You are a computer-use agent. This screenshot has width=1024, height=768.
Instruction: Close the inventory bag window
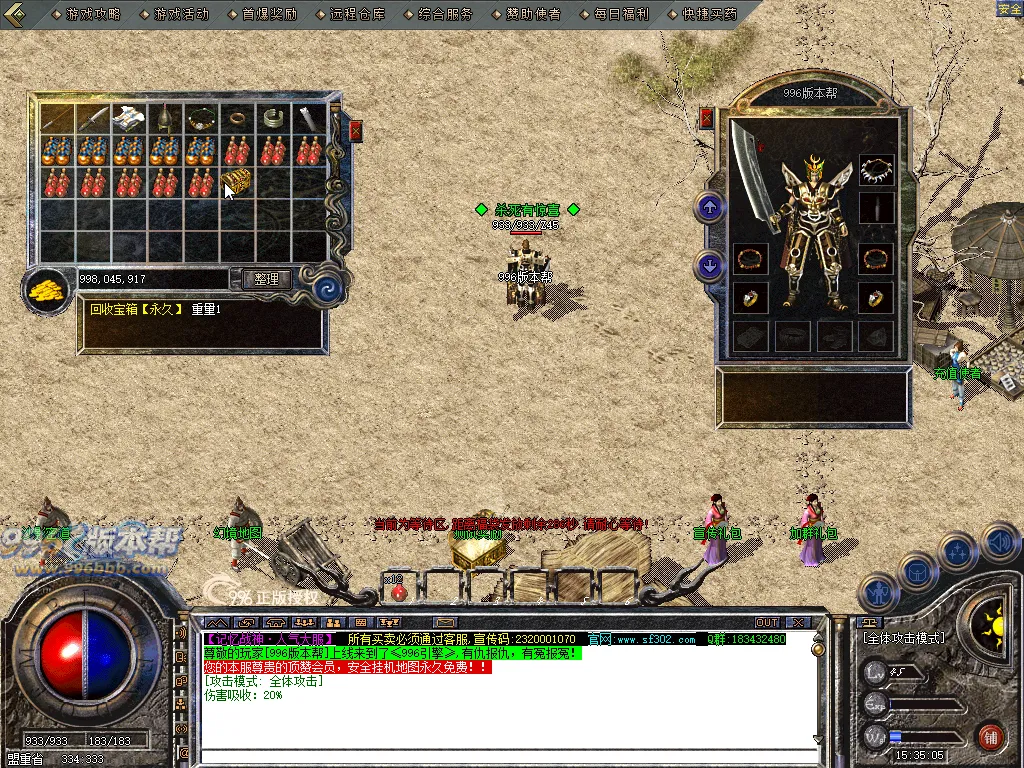tap(355, 131)
